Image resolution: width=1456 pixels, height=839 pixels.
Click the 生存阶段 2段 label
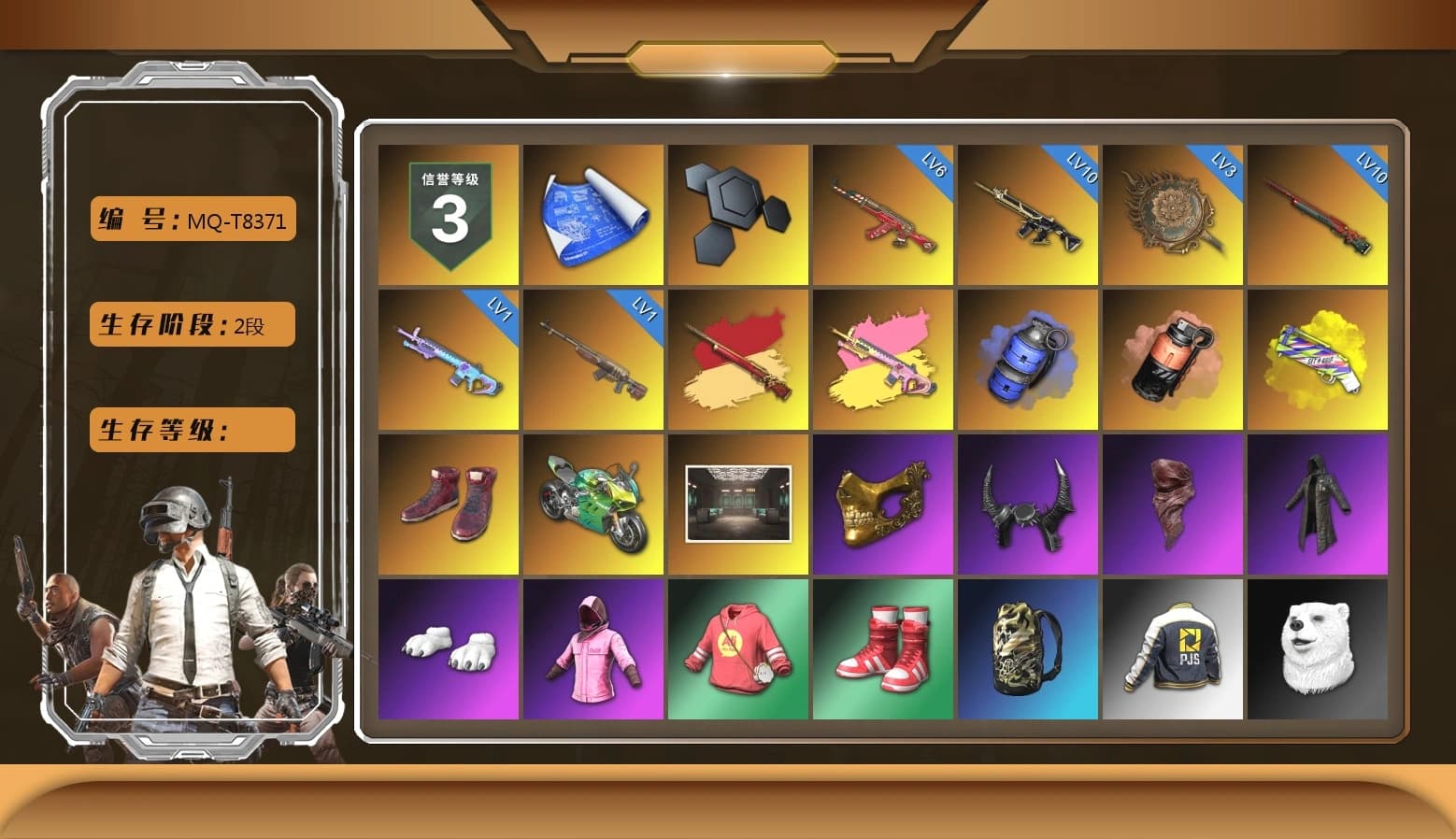[191, 324]
